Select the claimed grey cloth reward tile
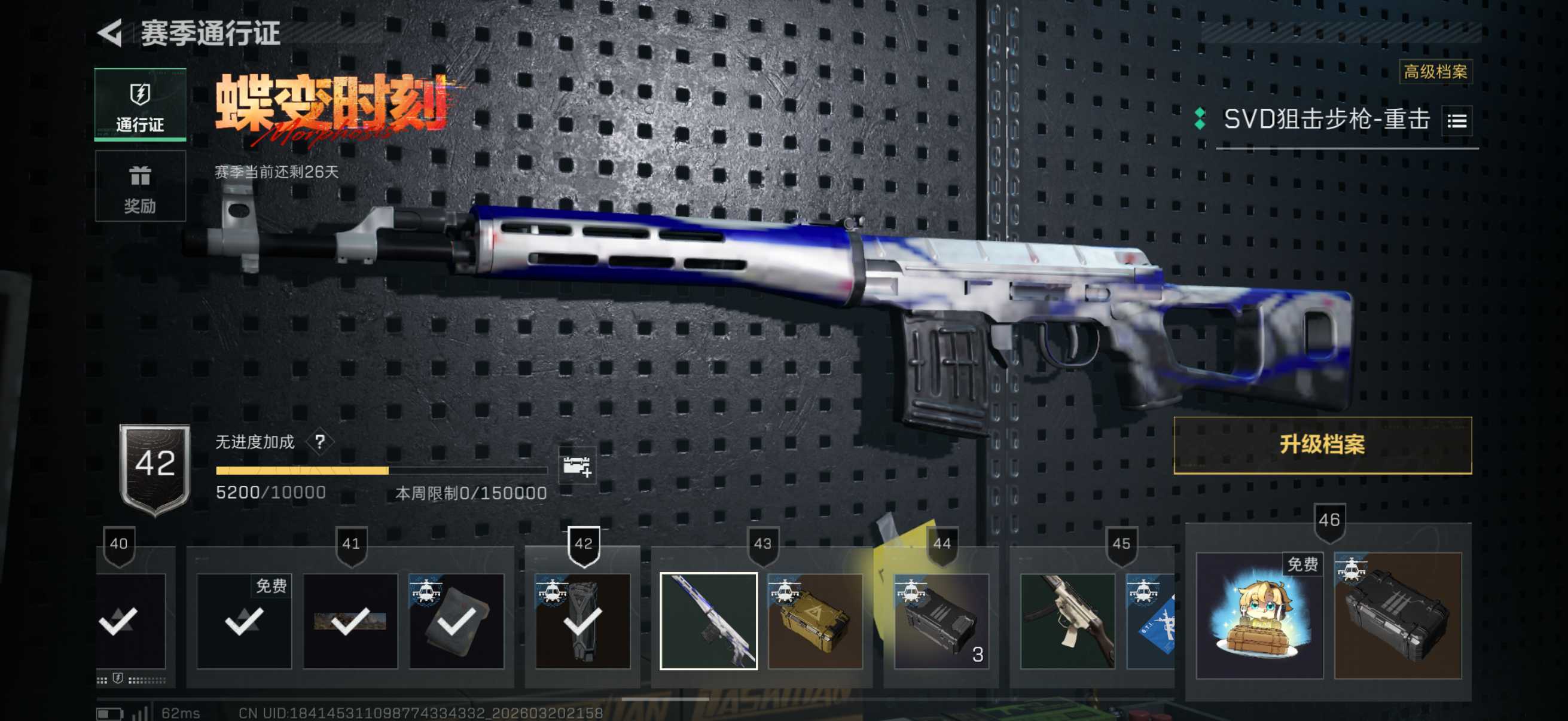The height and width of the screenshot is (721, 1568). pos(456,621)
